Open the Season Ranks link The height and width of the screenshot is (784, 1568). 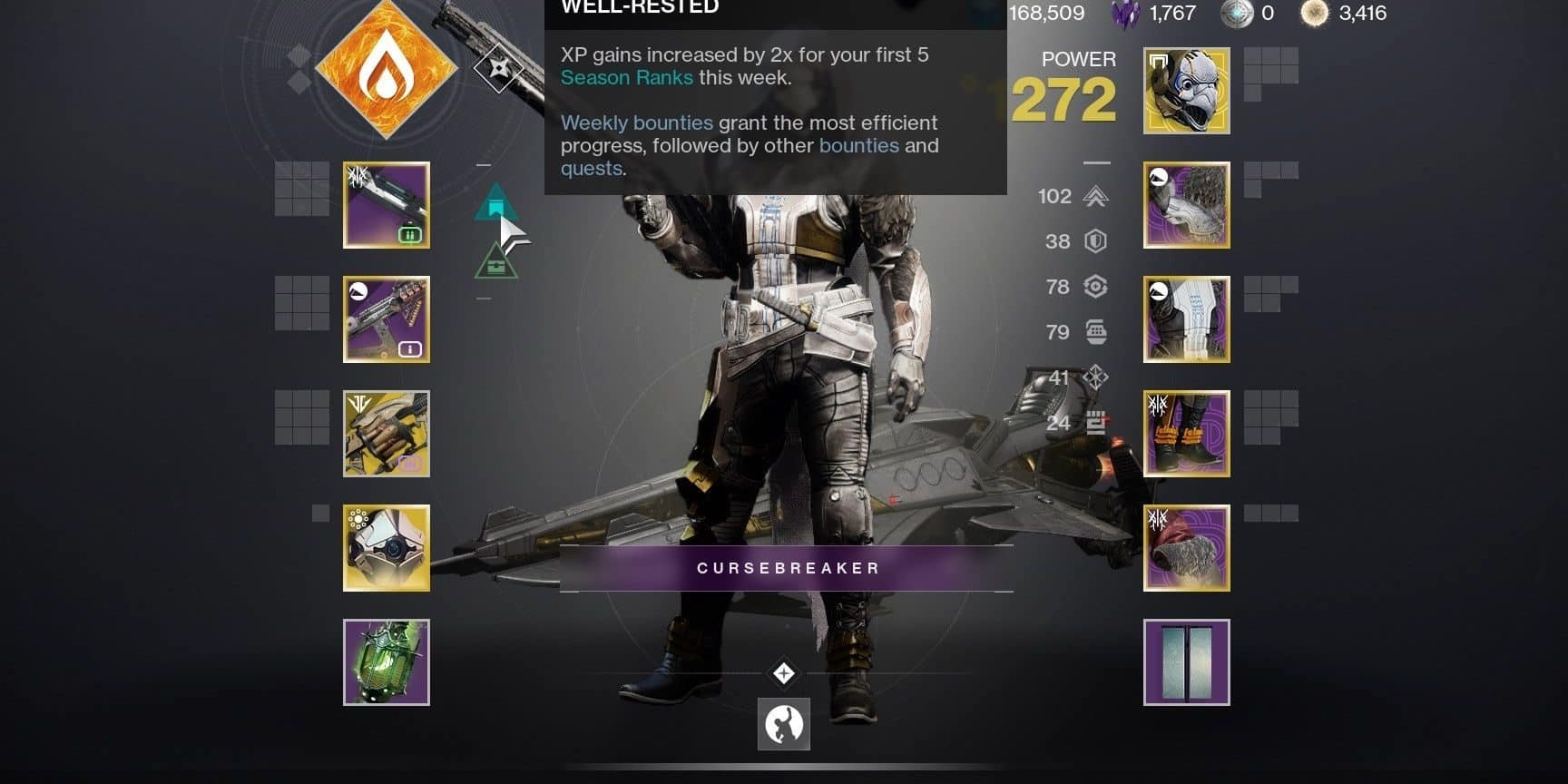[628, 78]
